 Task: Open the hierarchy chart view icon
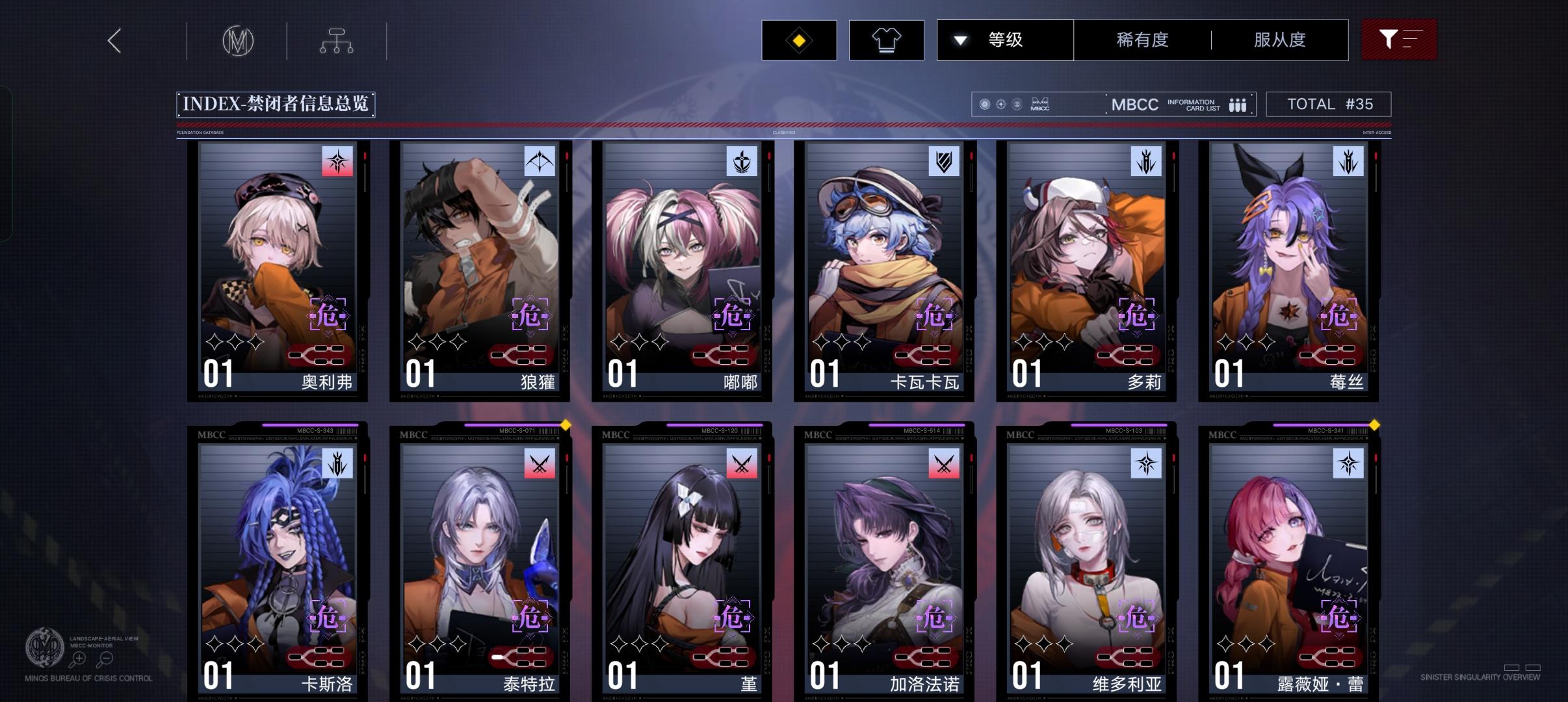337,40
